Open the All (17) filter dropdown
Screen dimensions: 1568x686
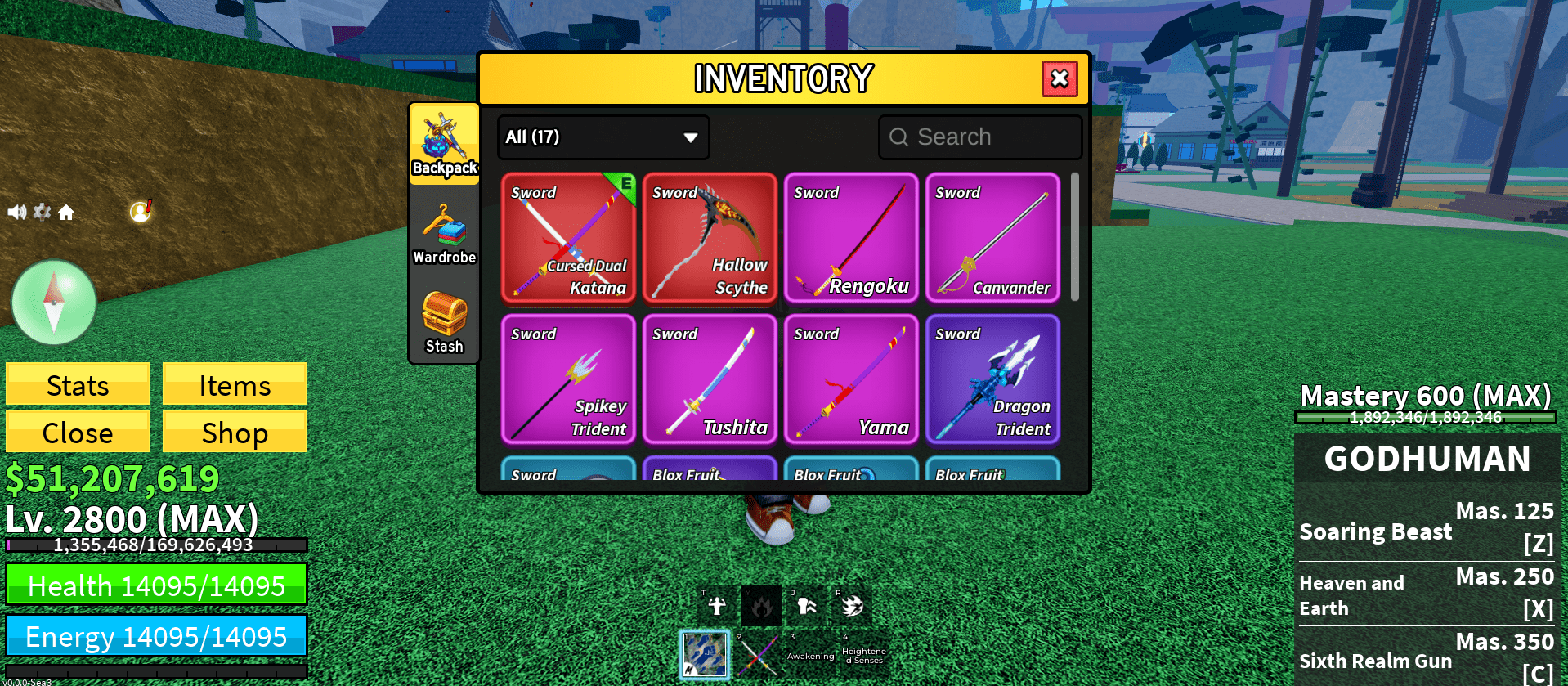click(x=603, y=137)
